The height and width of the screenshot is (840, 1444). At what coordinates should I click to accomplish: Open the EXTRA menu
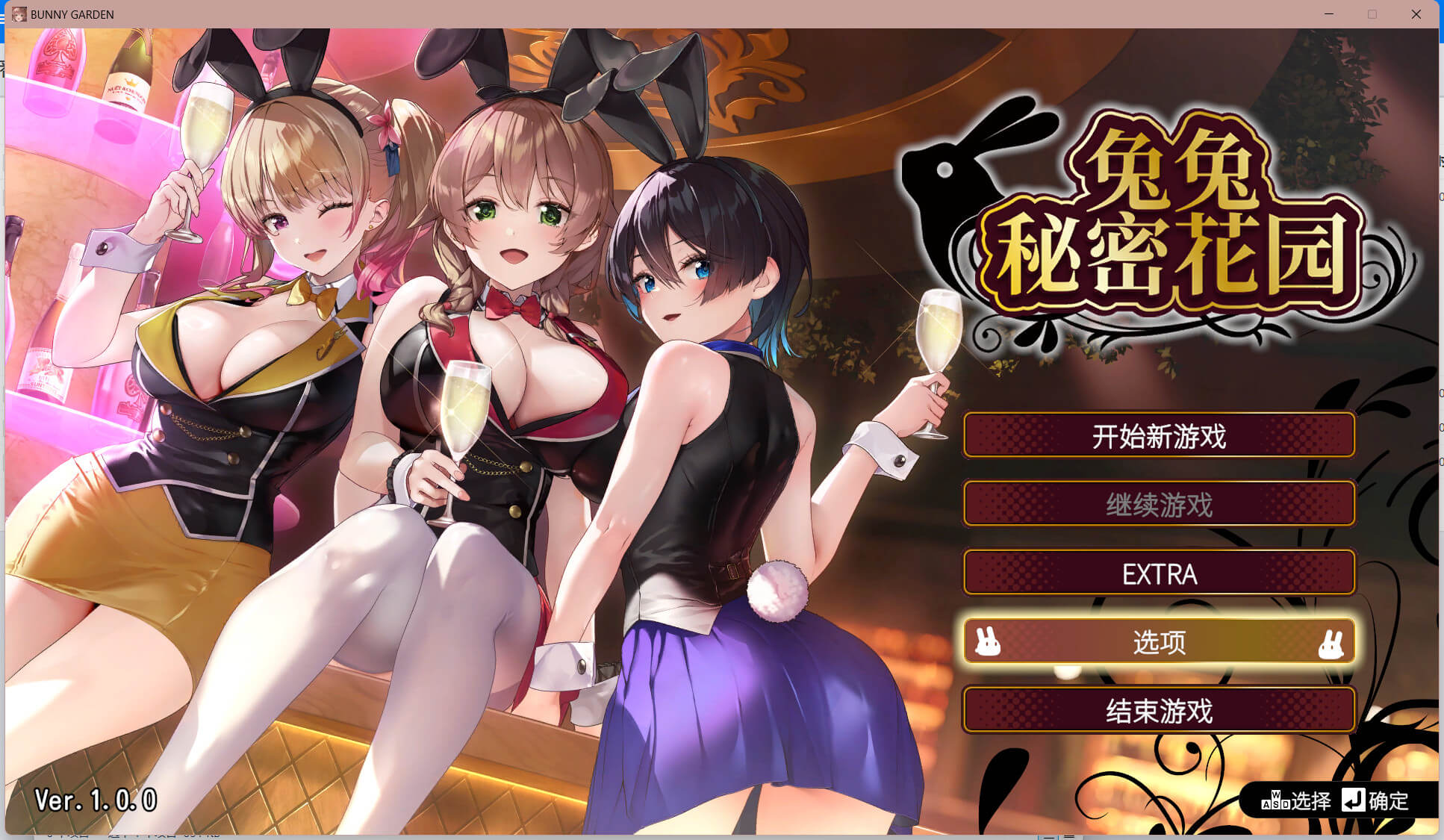pos(1159,573)
